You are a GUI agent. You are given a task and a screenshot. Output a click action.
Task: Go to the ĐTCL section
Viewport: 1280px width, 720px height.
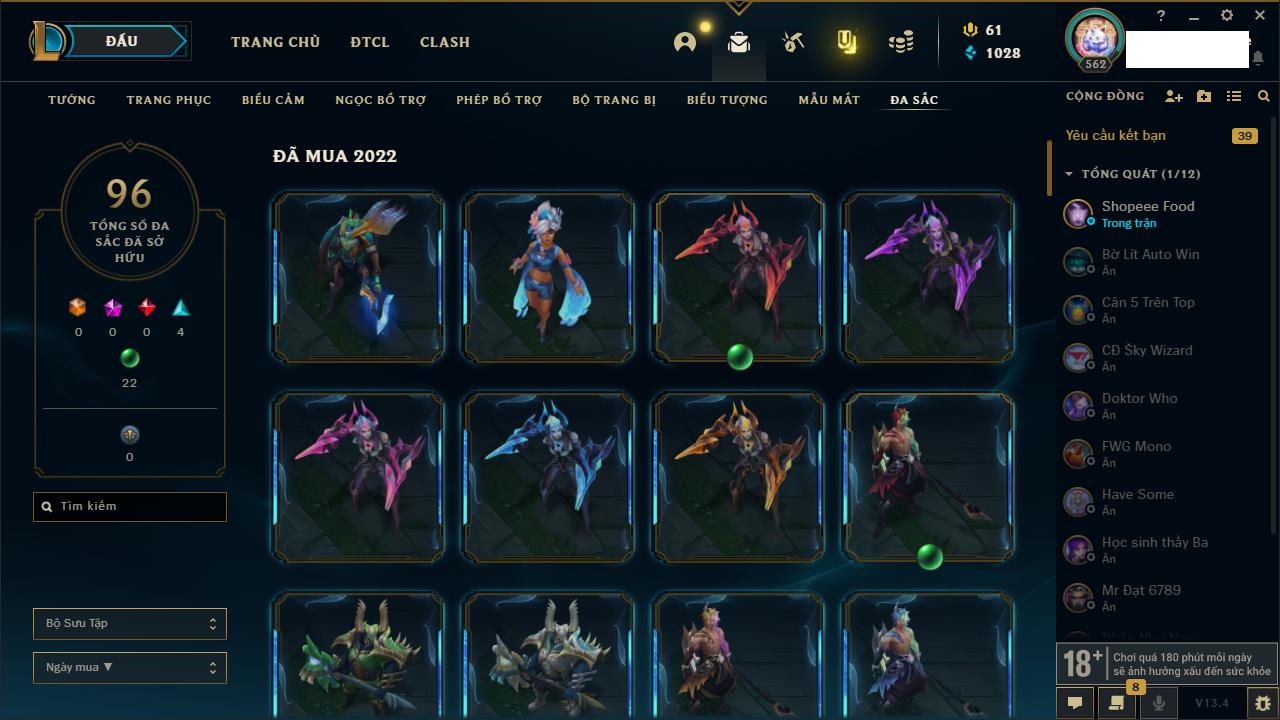(x=370, y=42)
